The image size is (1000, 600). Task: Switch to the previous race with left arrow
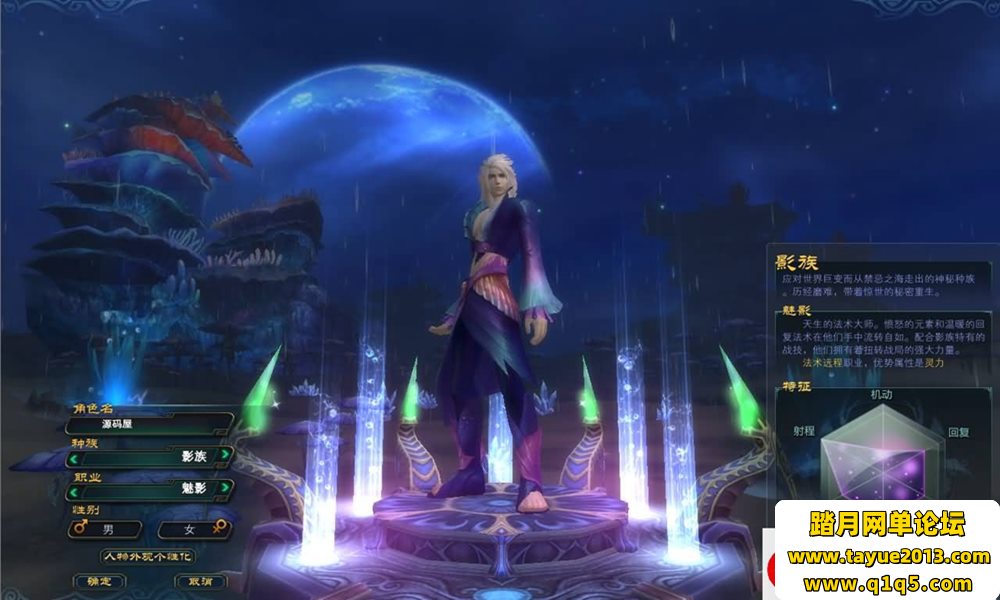73,456
